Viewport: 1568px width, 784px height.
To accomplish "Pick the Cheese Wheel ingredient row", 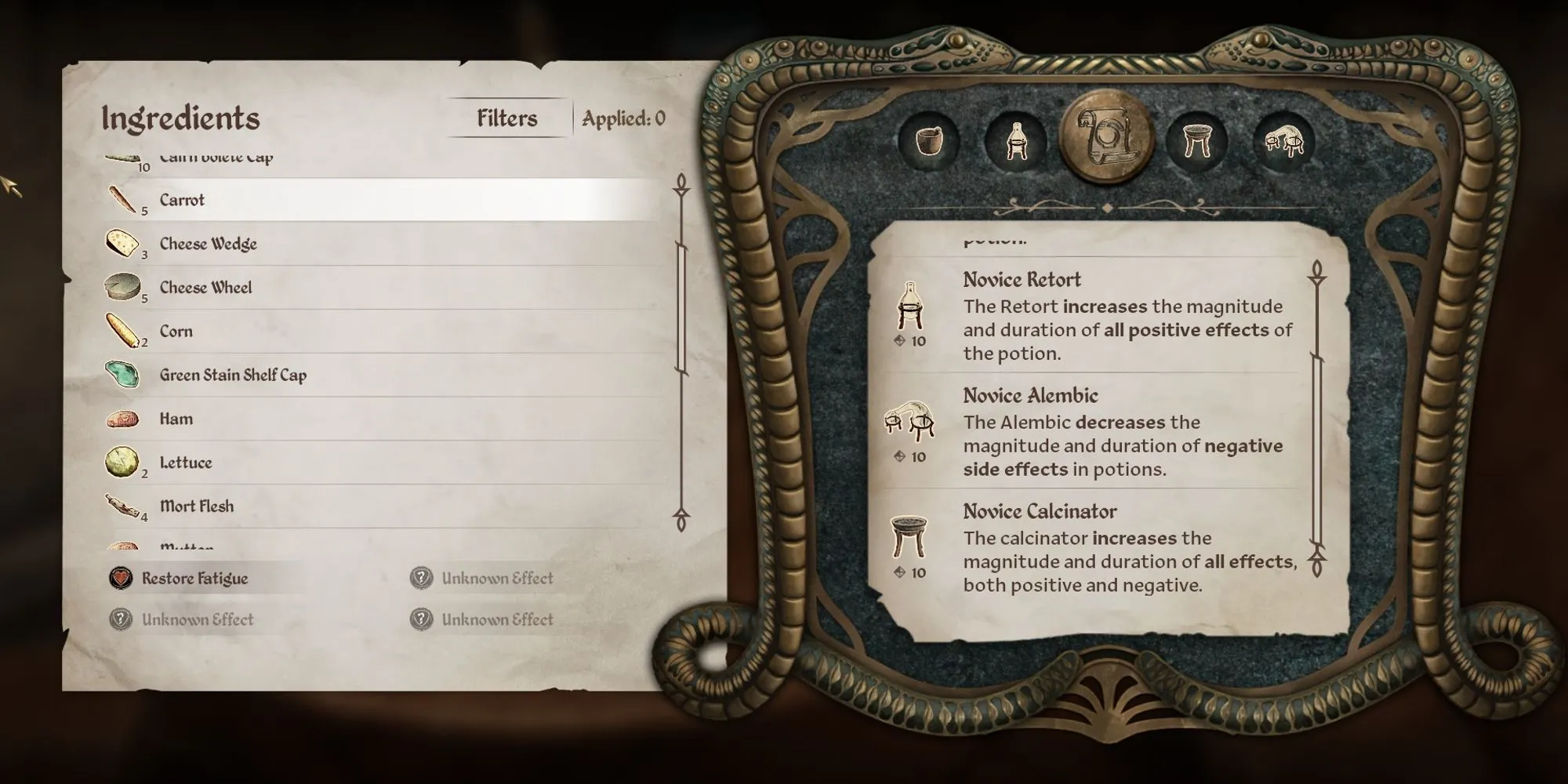I will 205,288.
